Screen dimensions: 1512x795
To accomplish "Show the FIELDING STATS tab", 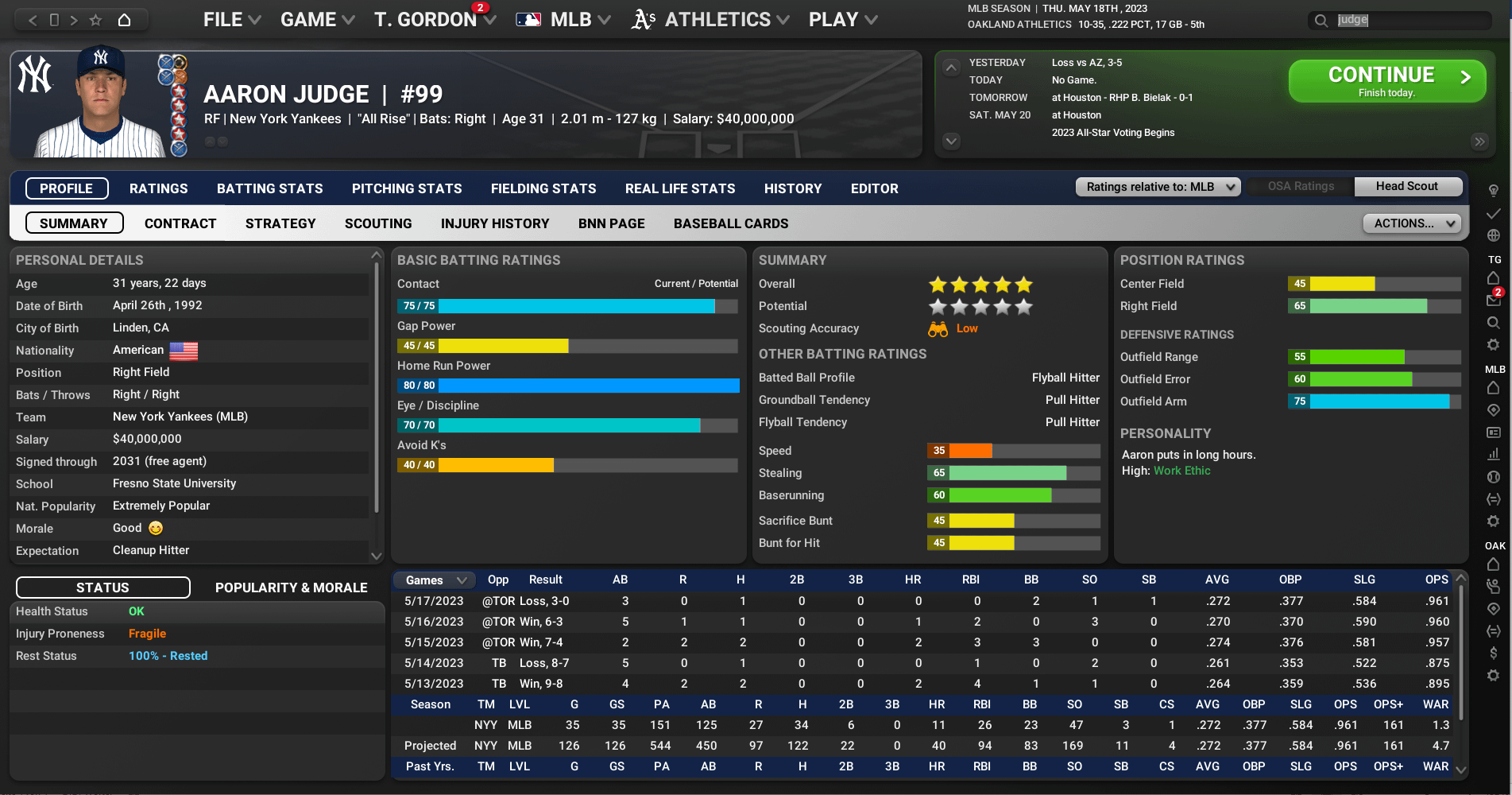I will coord(543,188).
